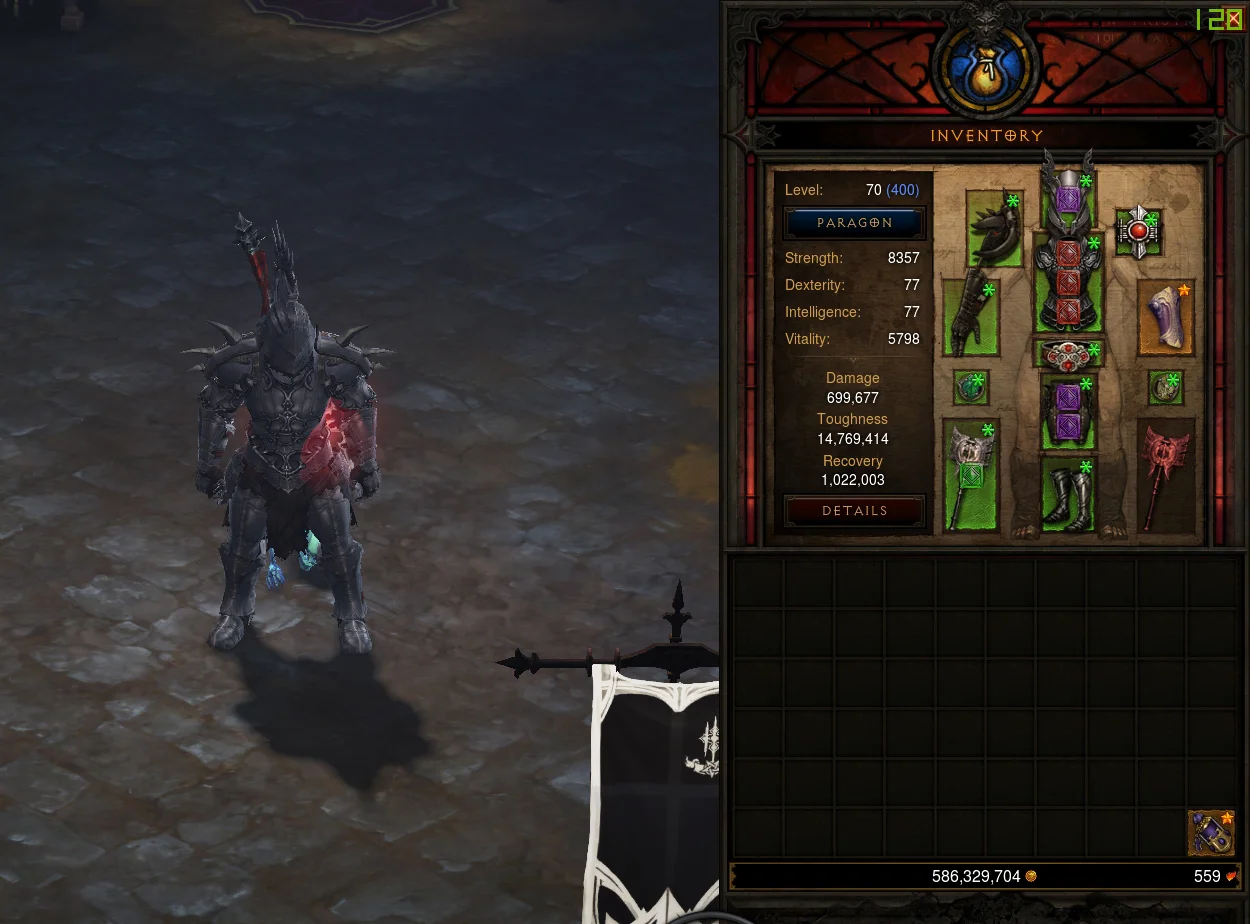Select the pants with purple gems
The image size is (1250, 924).
tap(1068, 412)
